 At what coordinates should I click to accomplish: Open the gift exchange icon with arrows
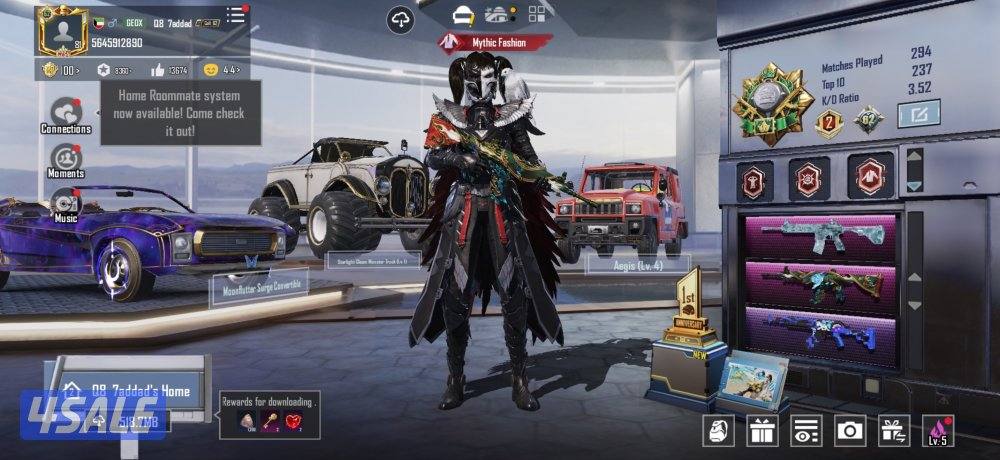[893, 430]
